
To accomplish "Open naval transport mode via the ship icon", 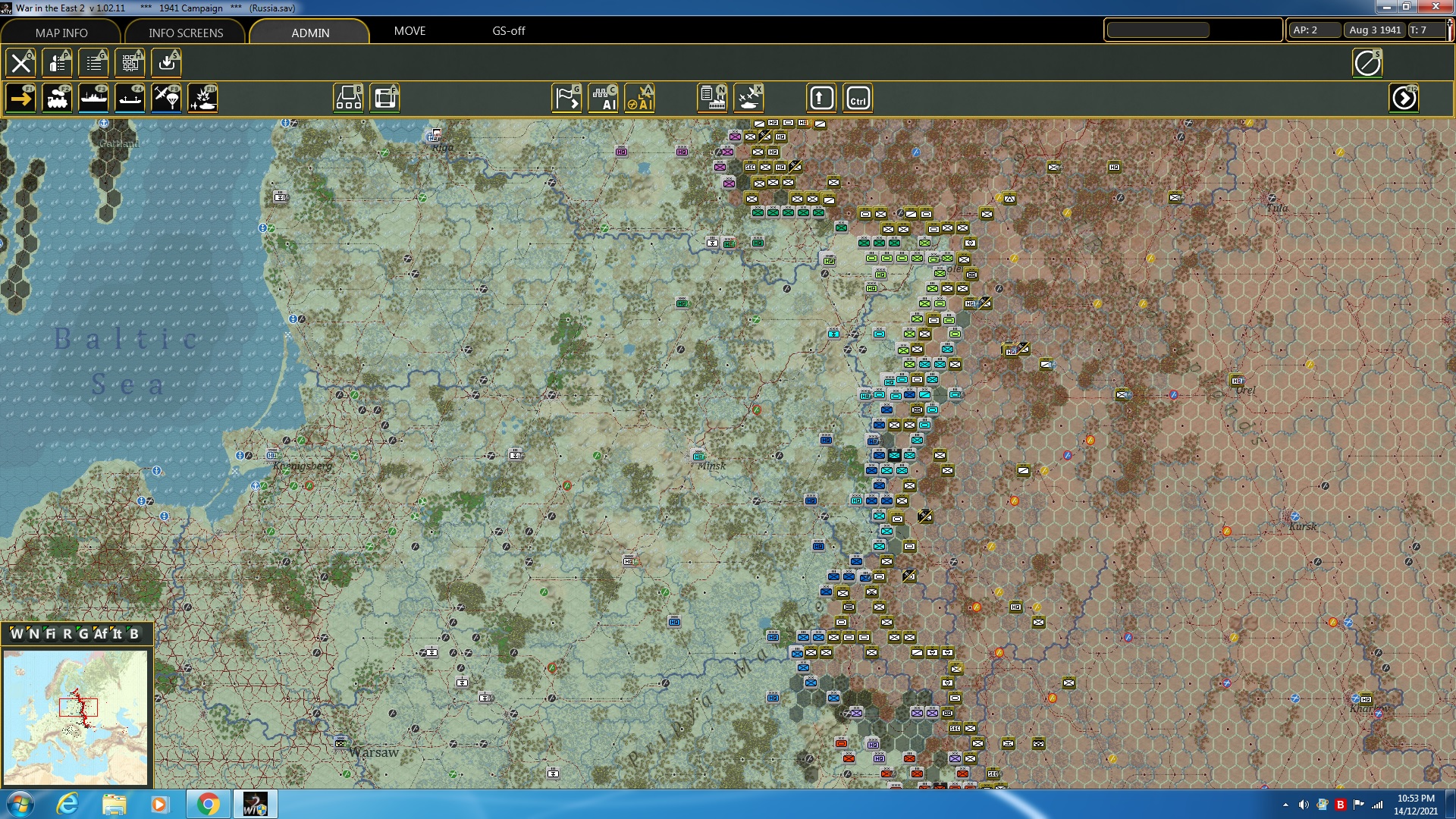I will pos(93,97).
